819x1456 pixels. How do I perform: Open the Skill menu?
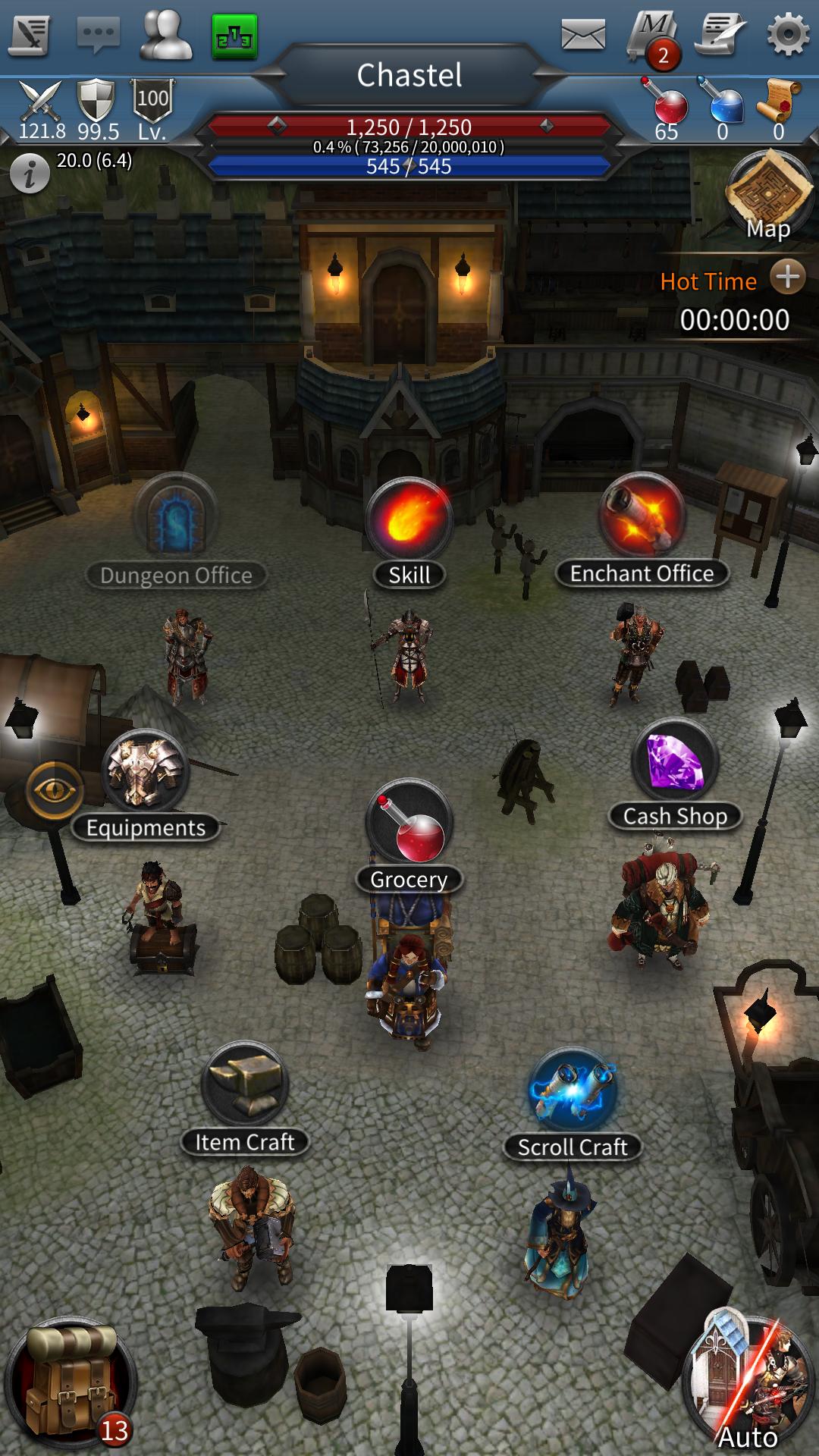409,520
